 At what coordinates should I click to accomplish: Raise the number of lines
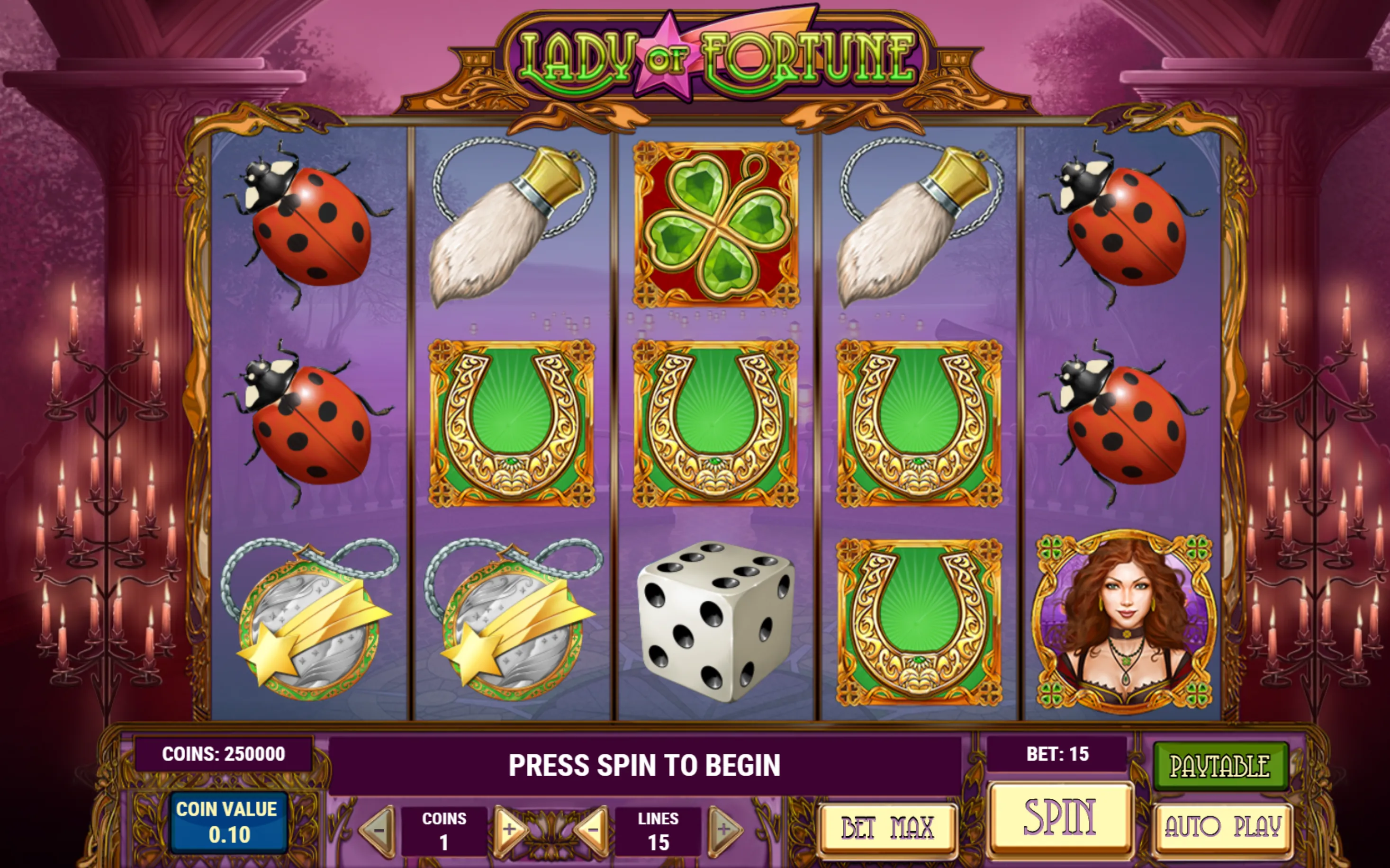pos(724,830)
